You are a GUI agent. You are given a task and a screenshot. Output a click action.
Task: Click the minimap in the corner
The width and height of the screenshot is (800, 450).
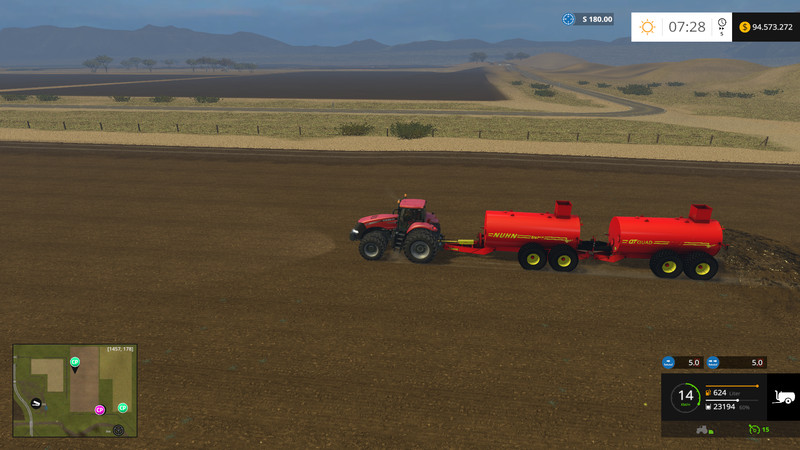pyautogui.click(x=75, y=390)
